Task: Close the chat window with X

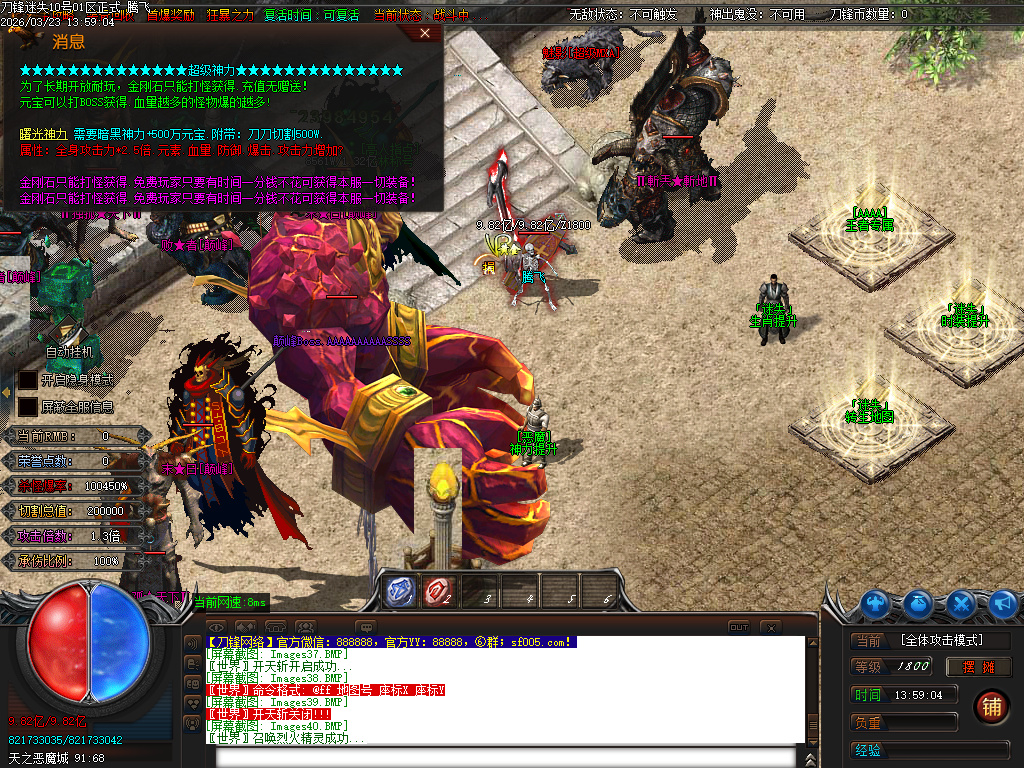Action: coord(770,627)
